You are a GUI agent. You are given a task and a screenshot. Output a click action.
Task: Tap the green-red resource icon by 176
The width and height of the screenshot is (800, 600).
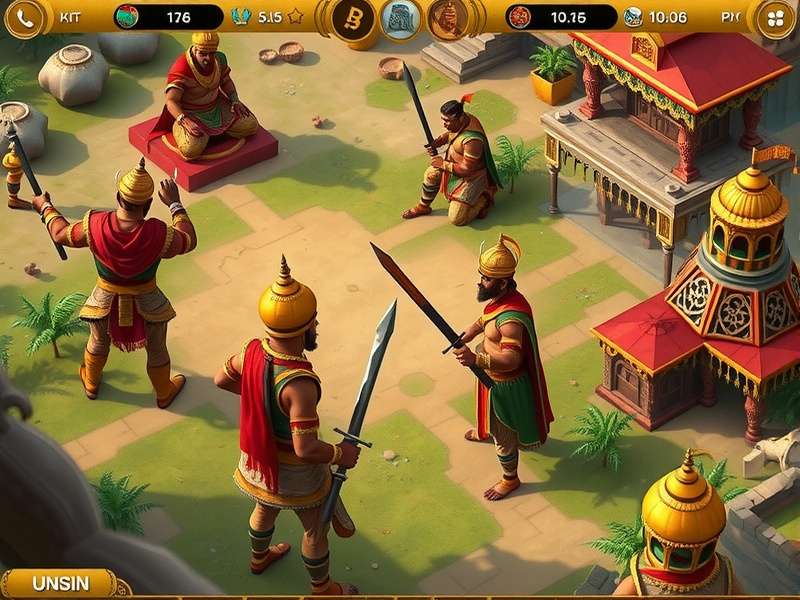pos(127,17)
